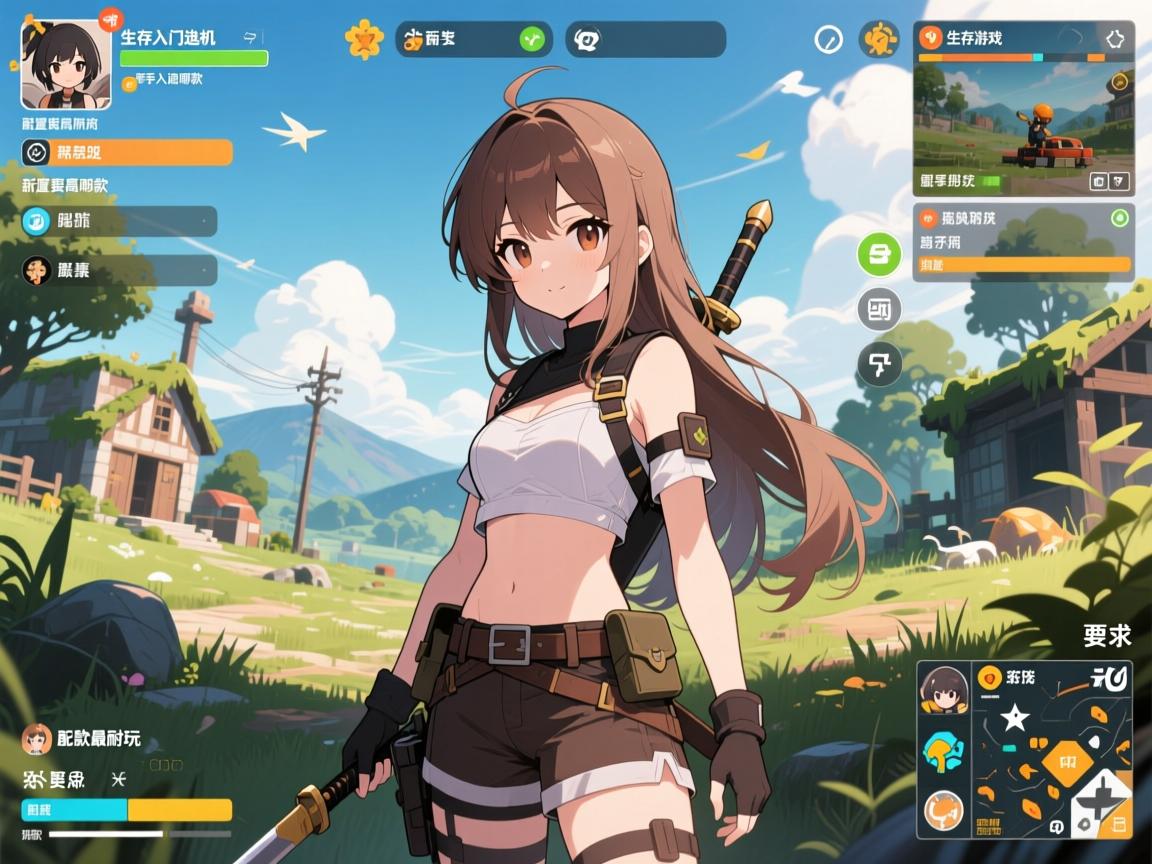Select the chibi portrait beside the minimap

(943, 690)
